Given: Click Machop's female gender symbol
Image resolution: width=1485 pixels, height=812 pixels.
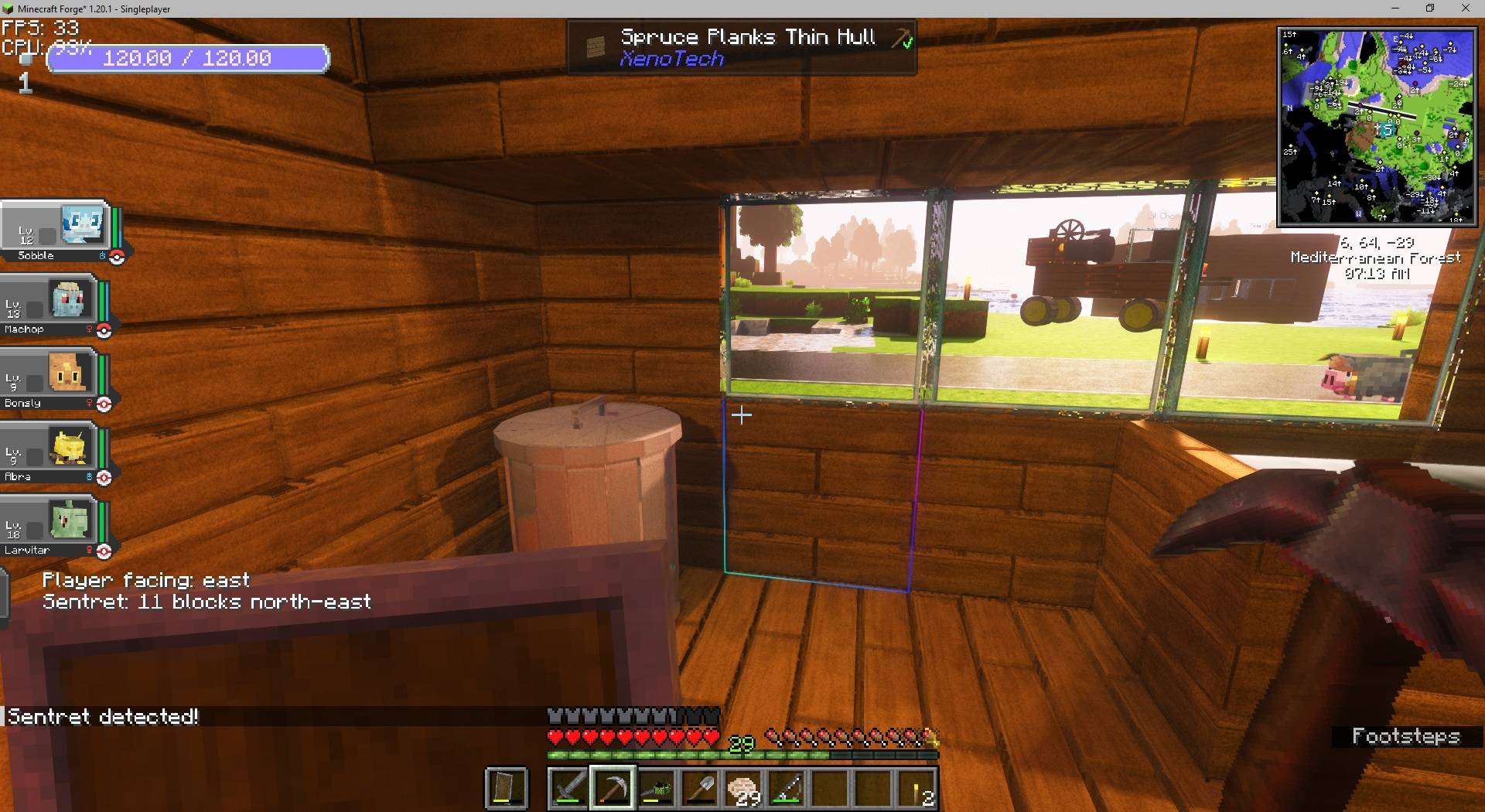Looking at the screenshot, I should coord(91,329).
